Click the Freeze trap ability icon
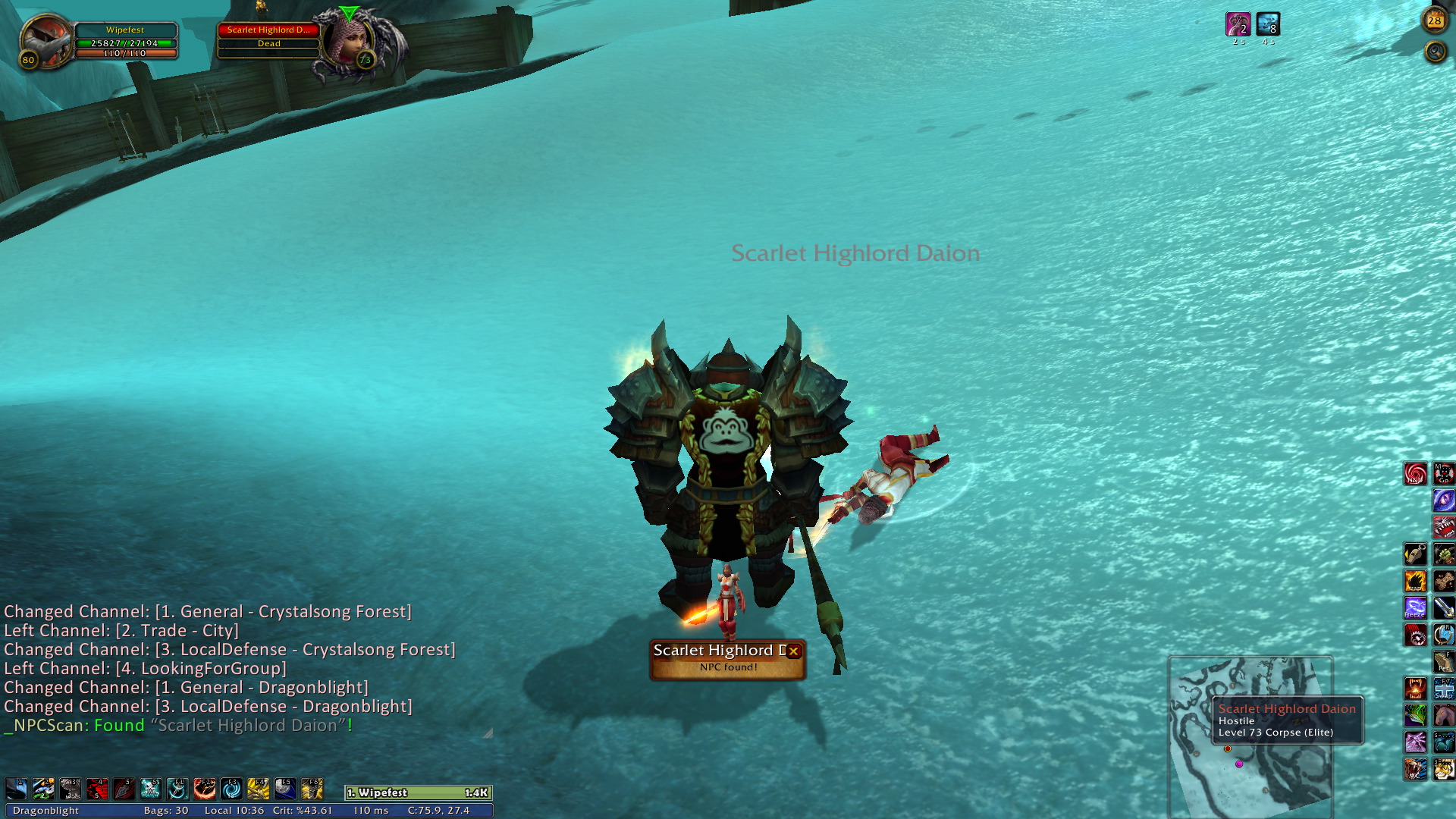This screenshot has width=1456, height=819. (x=1415, y=608)
